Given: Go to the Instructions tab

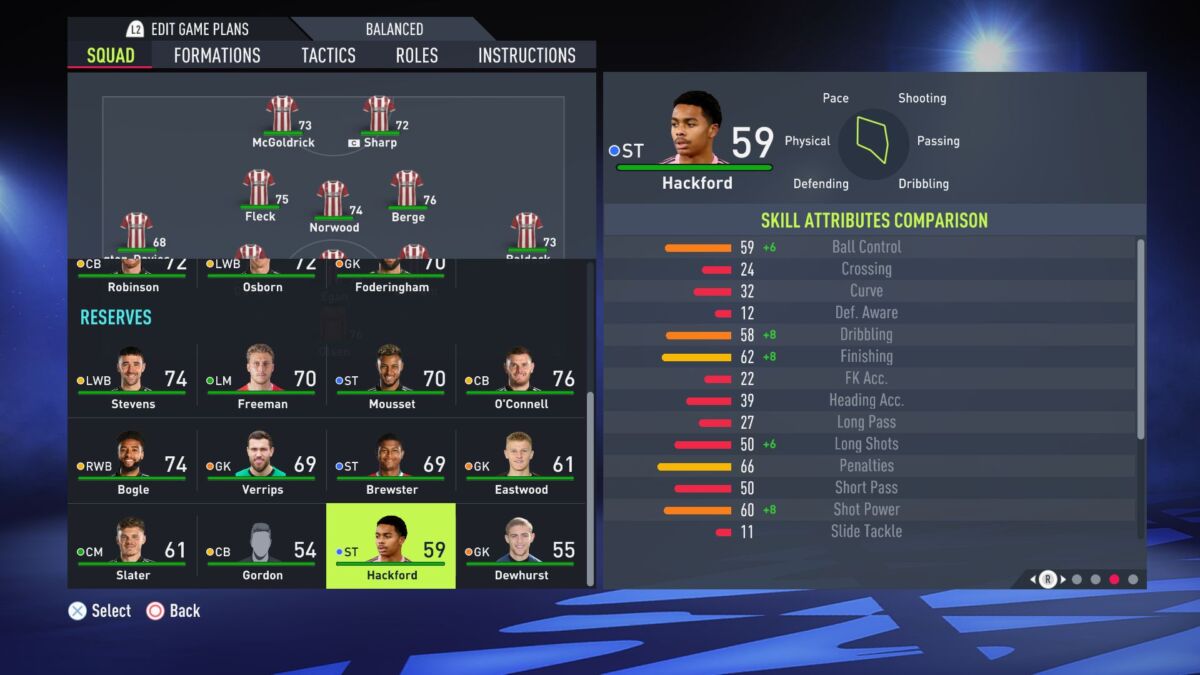Looking at the screenshot, I should point(527,55).
